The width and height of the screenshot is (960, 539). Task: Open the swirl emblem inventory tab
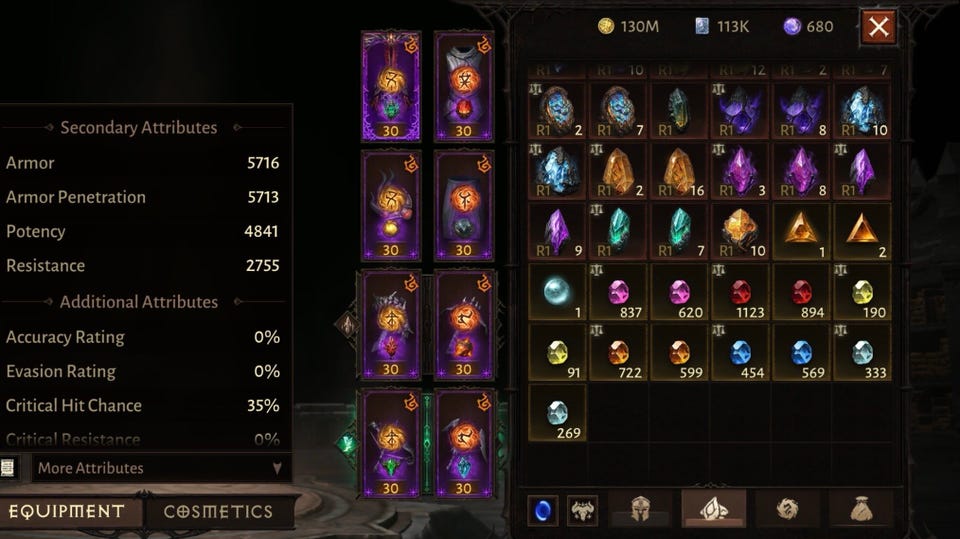point(787,509)
